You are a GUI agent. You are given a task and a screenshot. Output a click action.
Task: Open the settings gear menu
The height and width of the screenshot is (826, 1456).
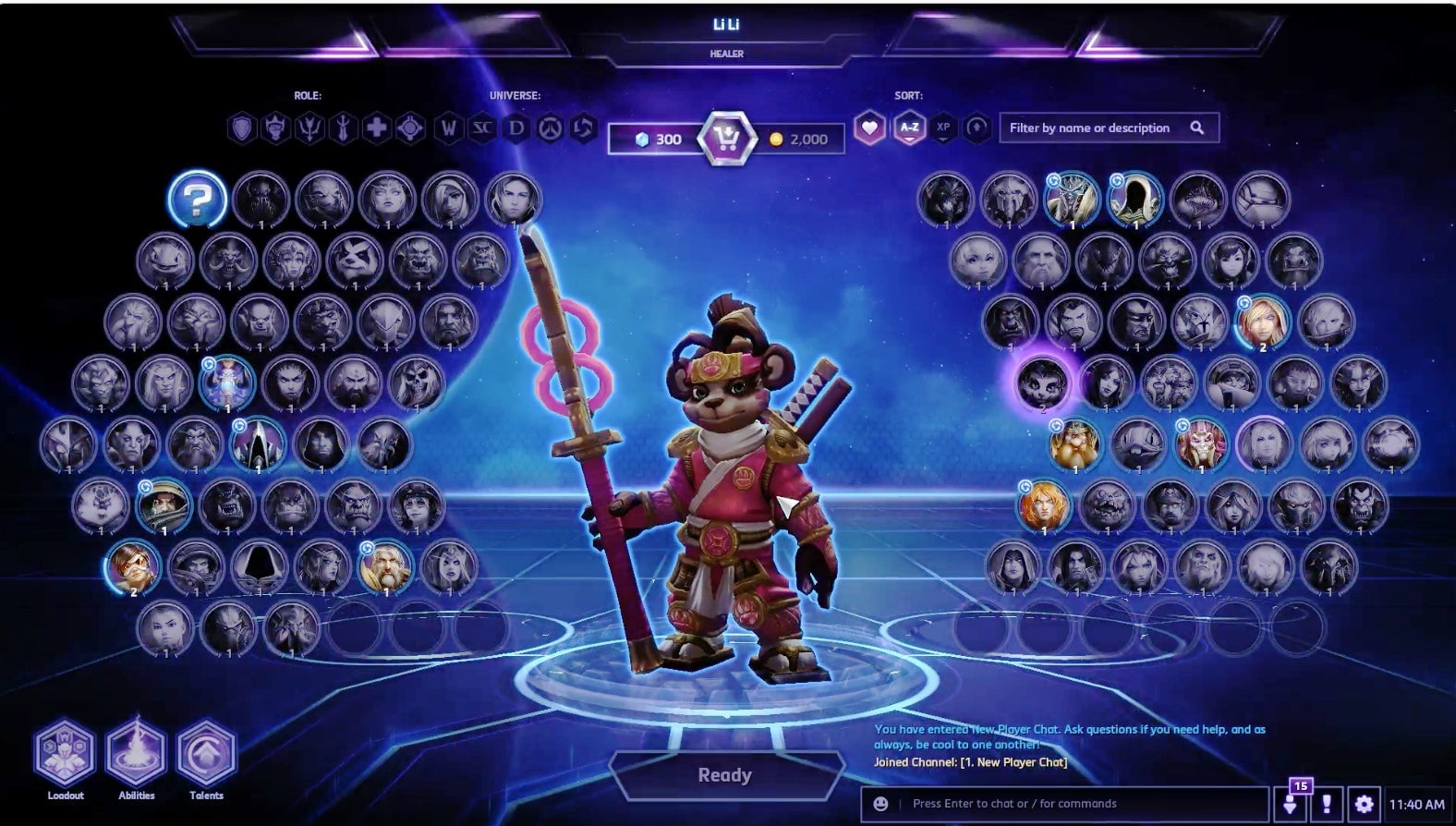click(x=1364, y=804)
